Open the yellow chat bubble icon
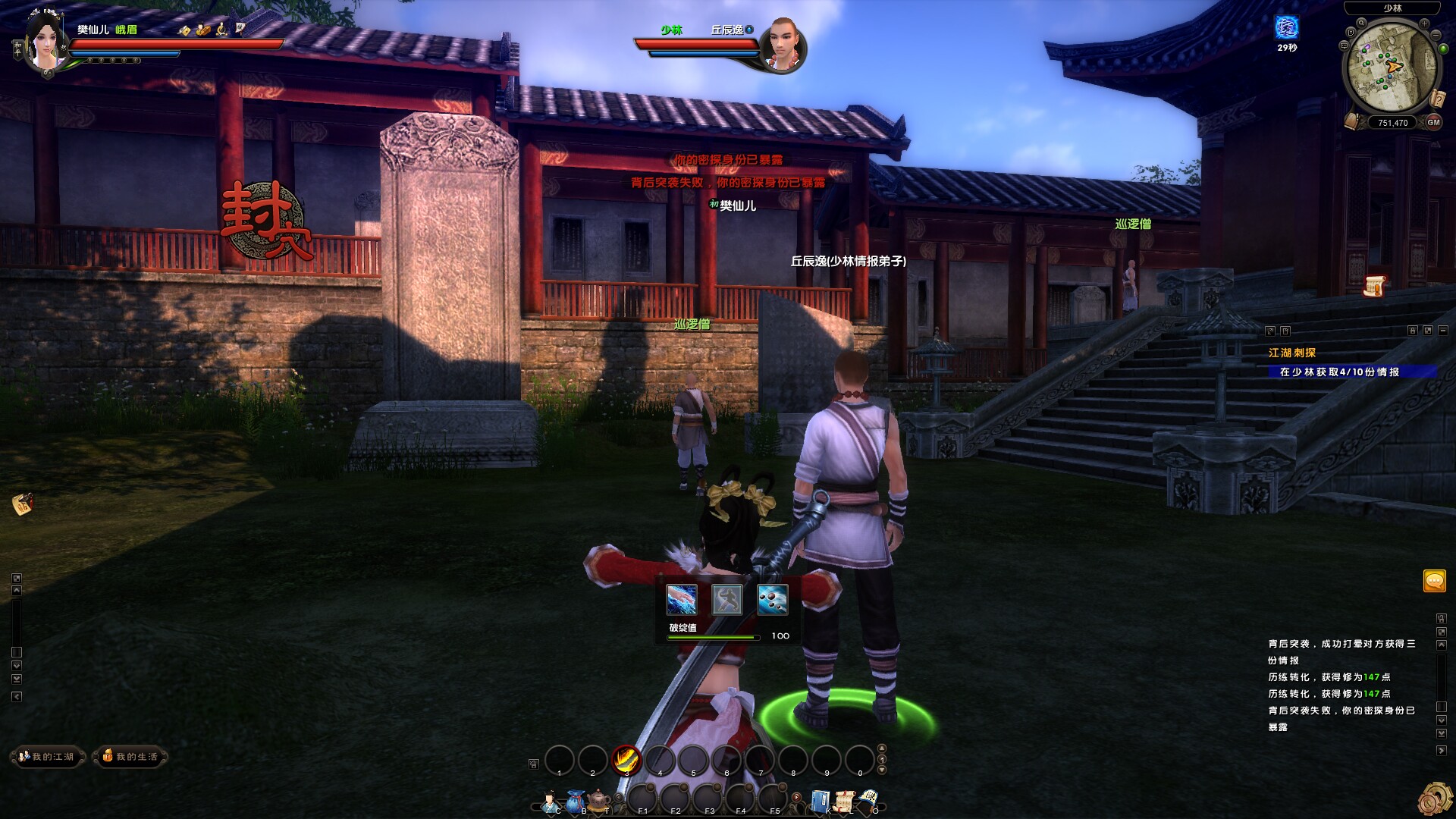This screenshot has height=819, width=1456. click(x=1434, y=582)
